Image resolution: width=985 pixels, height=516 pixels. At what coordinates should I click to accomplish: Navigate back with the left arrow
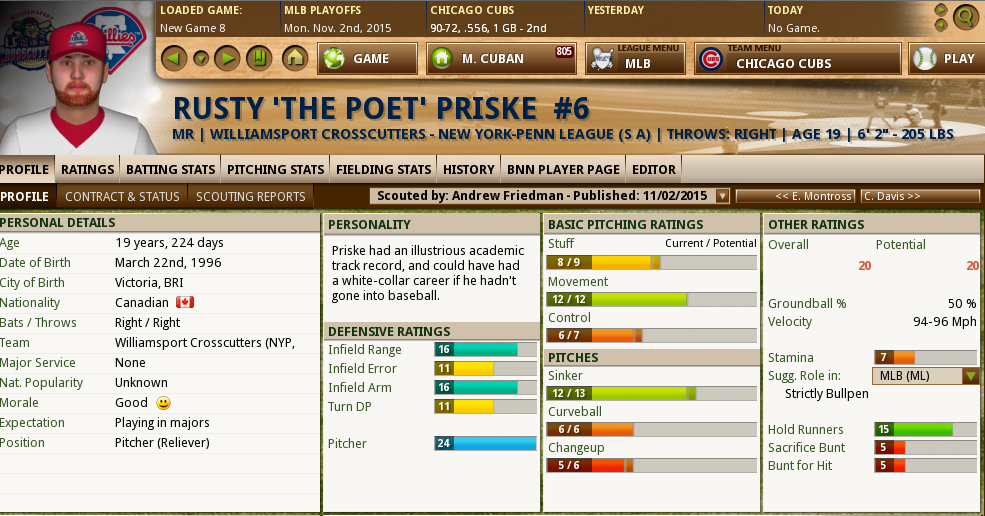coord(174,58)
